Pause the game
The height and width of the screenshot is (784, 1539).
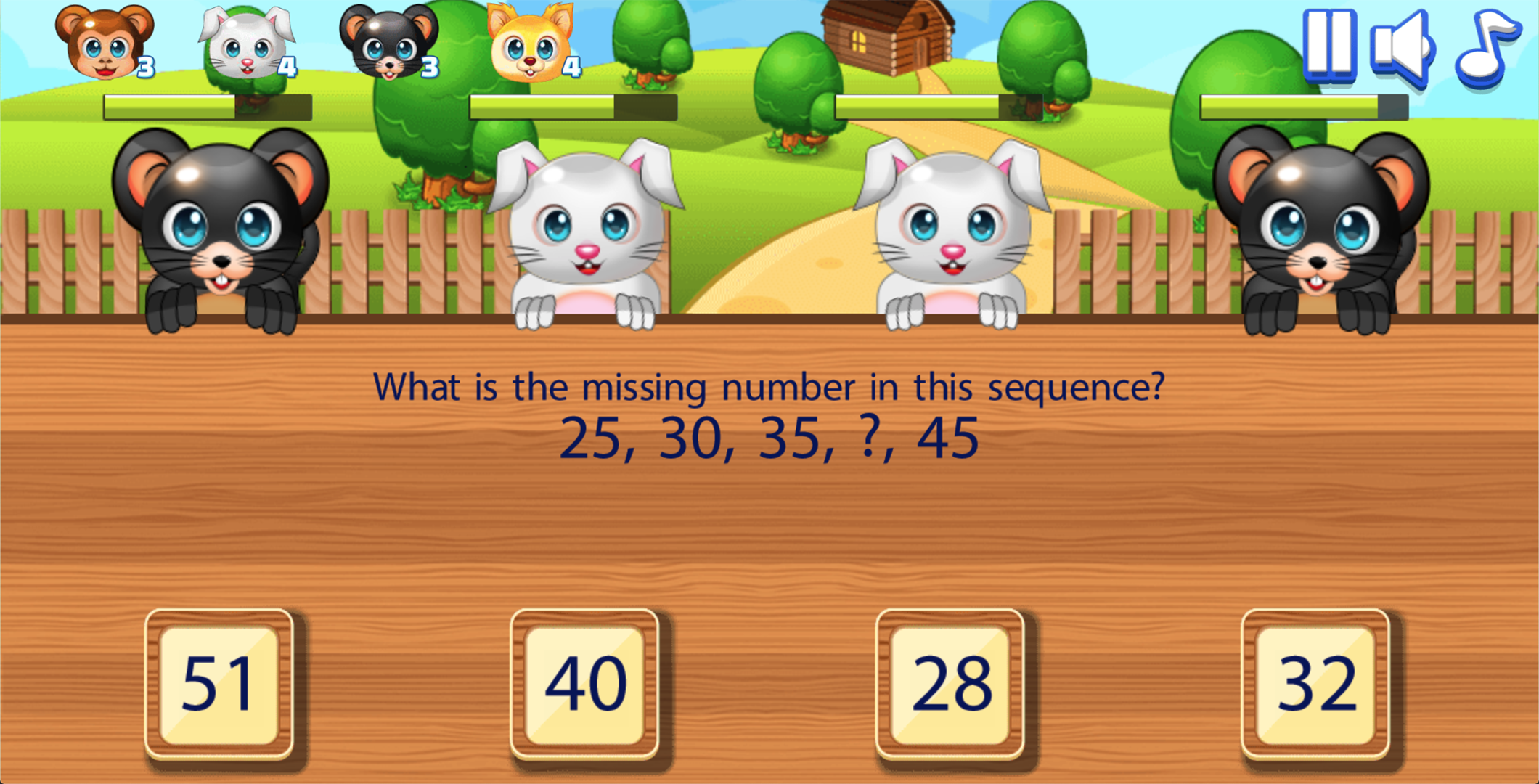point(1330,44)
